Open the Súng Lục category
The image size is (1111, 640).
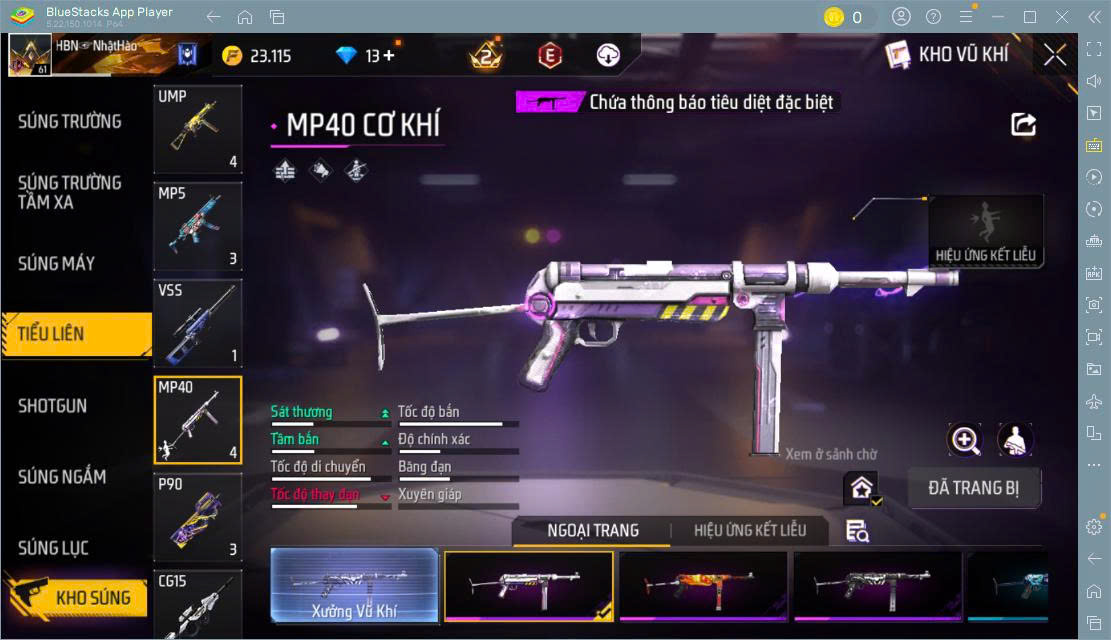(54, 548)
